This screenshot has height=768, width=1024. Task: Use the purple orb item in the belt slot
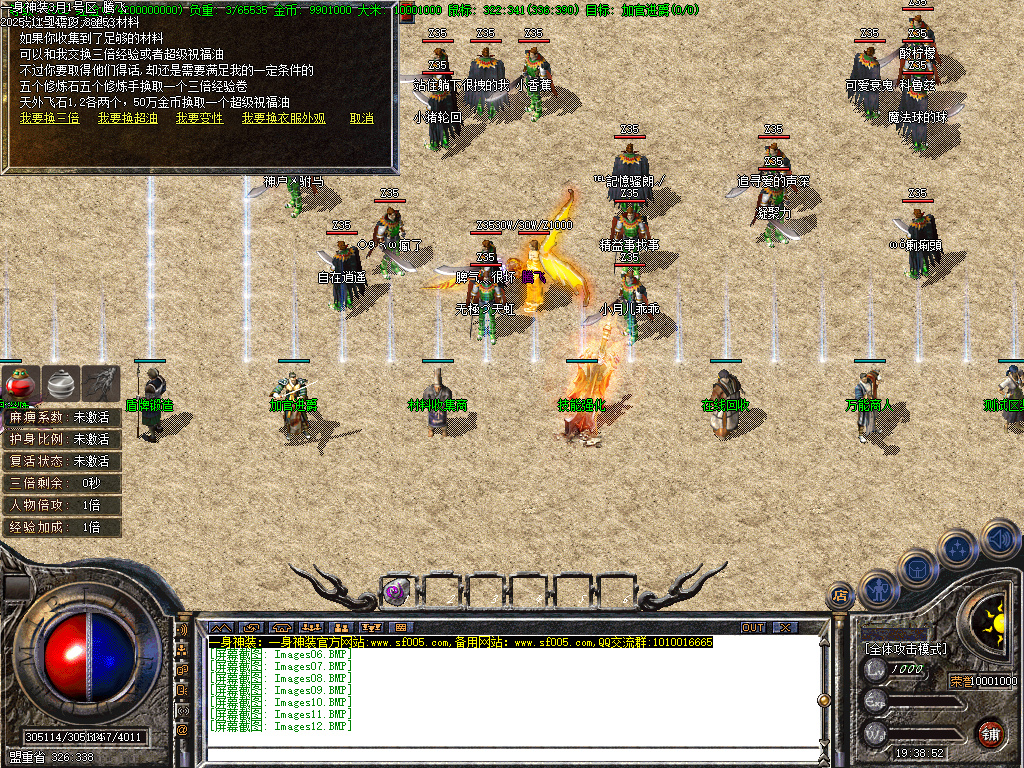(396, 591)
